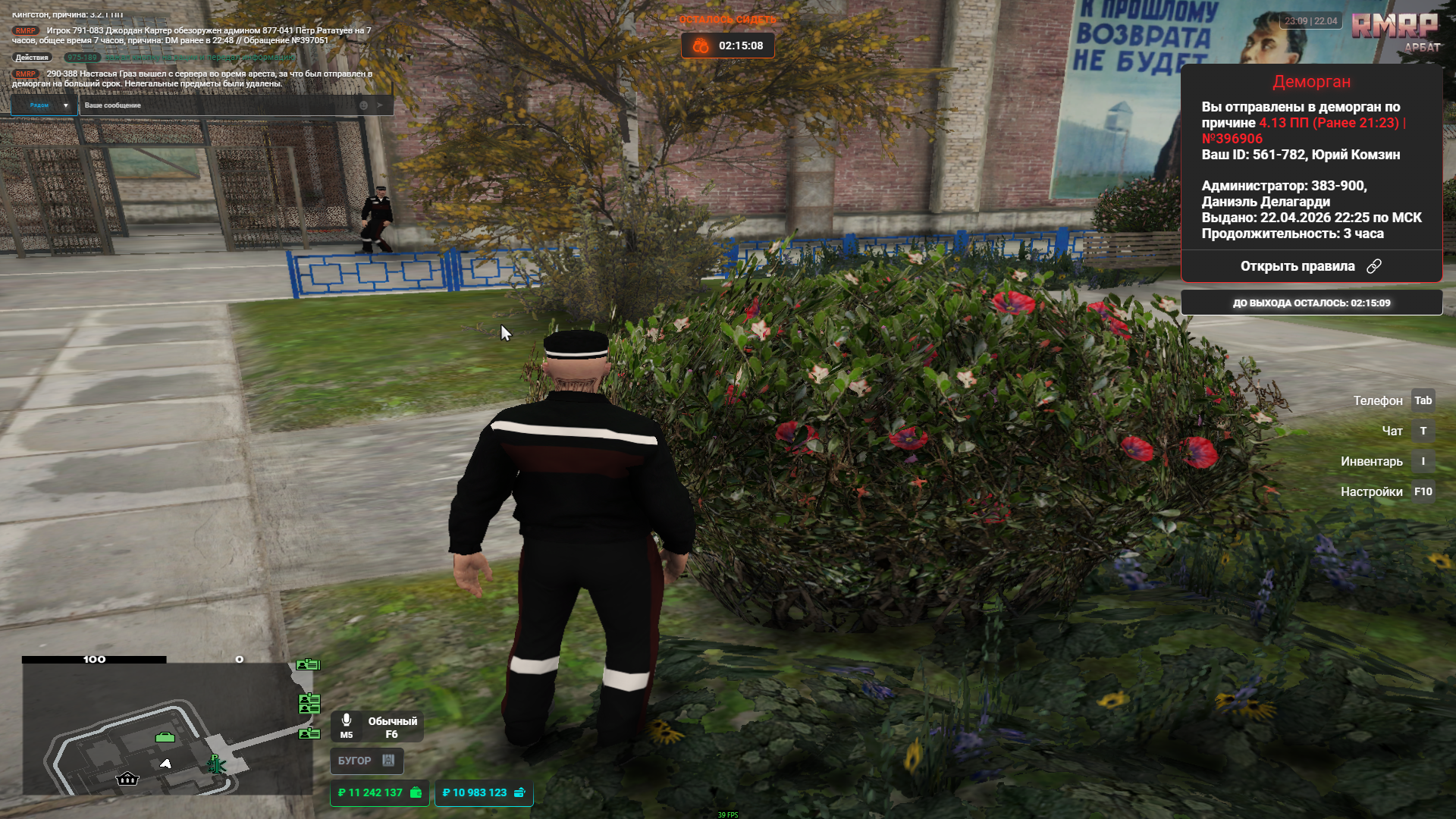Screen dimensions: 1456x819
Task: Open the emoji picker in chat
Action: pyautogui.click(x=363, y=105)
